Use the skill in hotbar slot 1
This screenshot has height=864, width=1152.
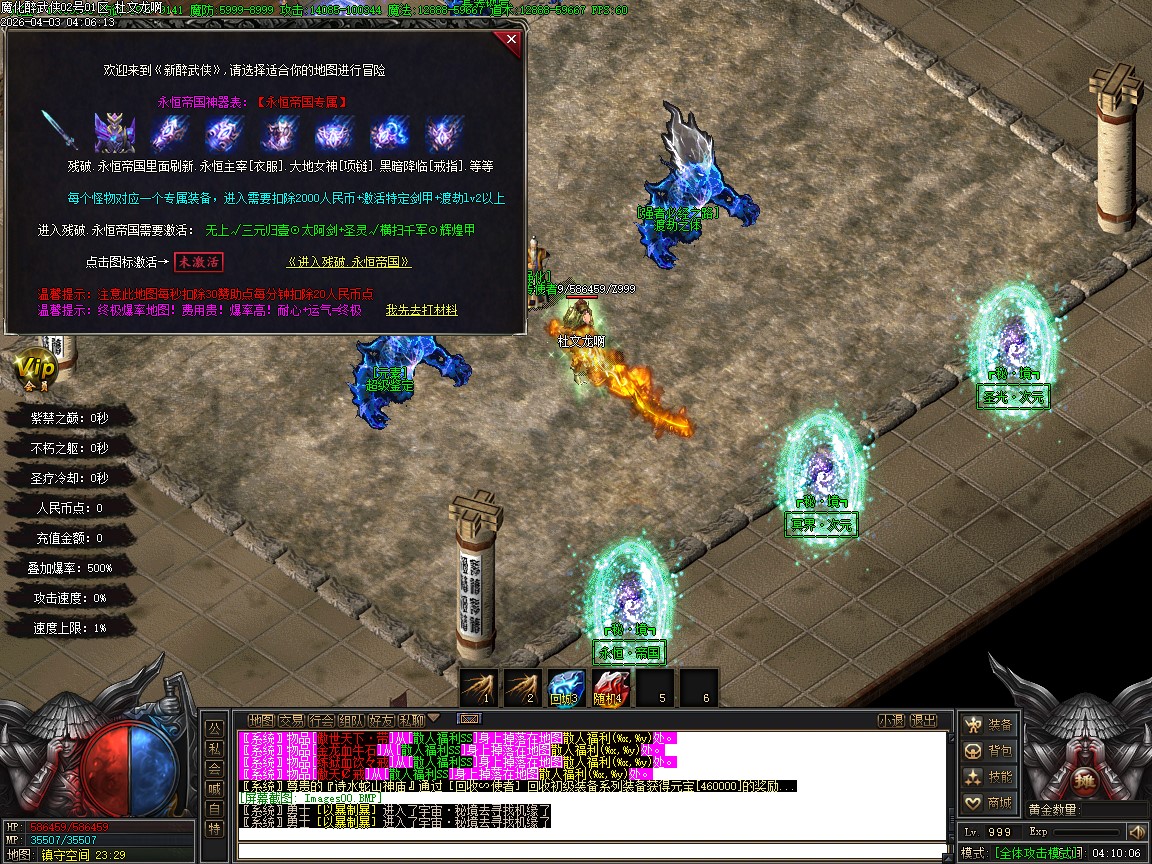point(479,687)
